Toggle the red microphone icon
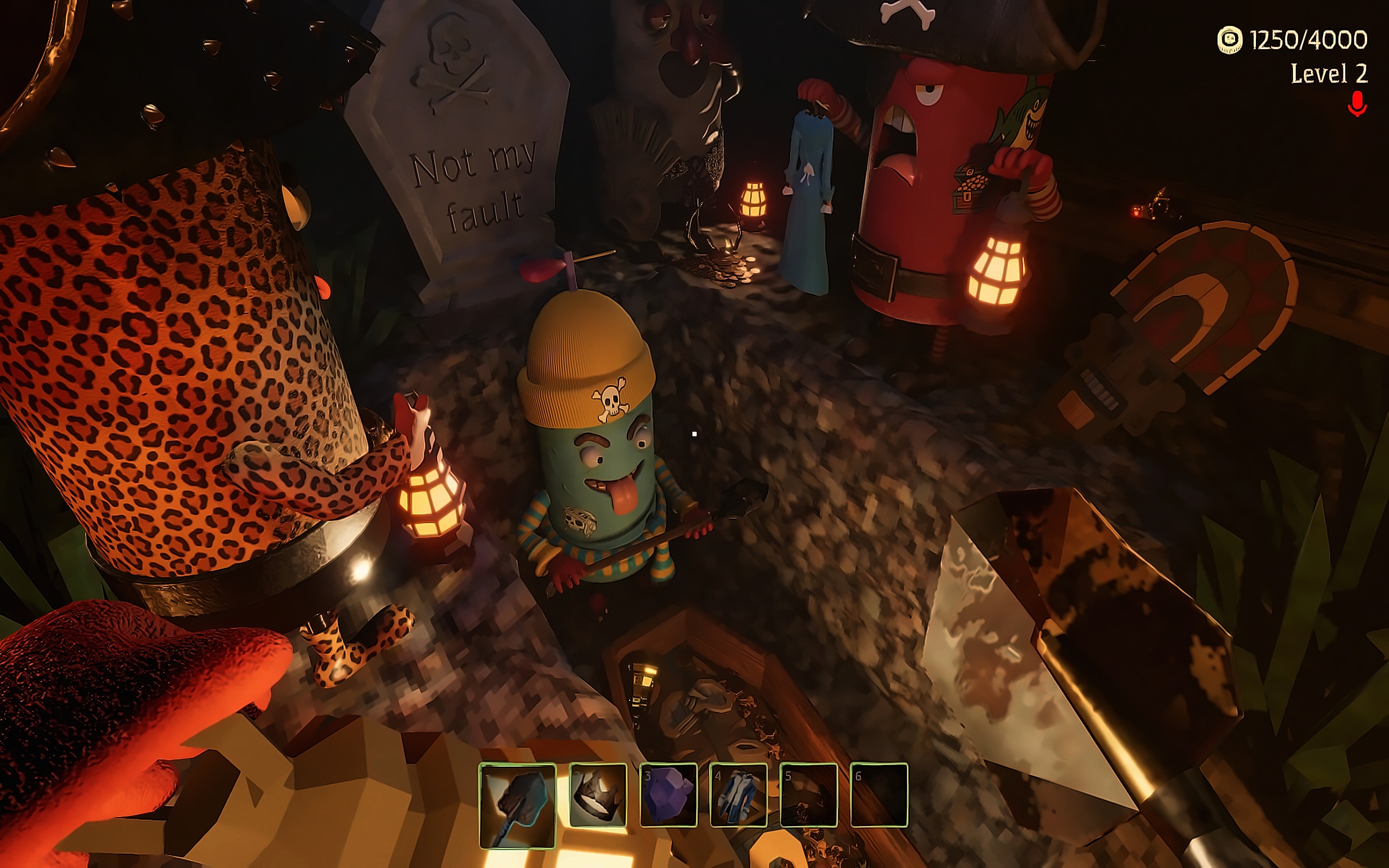The width and height of the screenshot is (1389, 868). pyautogui.click(x=1357, y=104)
